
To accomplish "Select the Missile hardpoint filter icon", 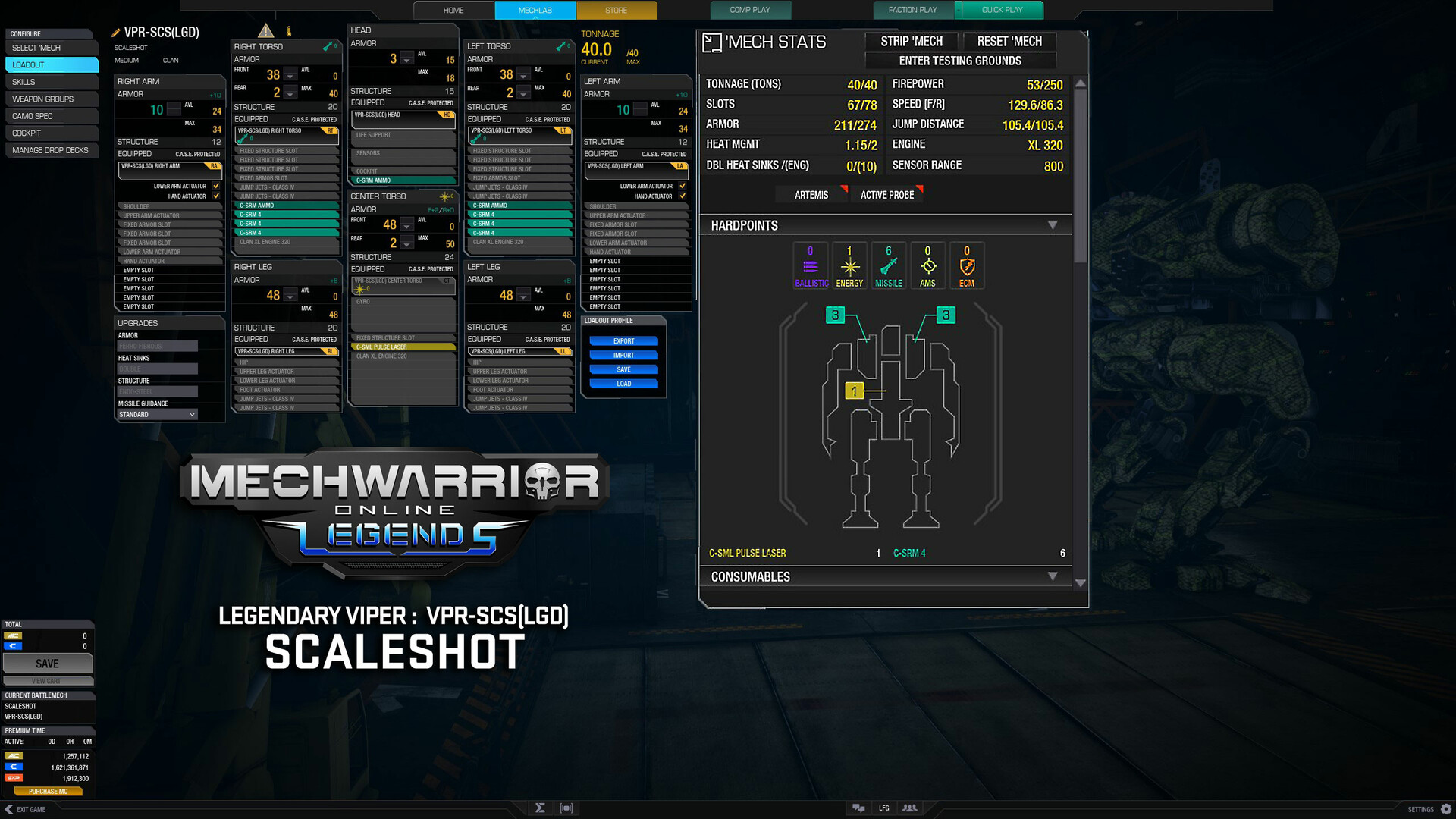I will 888,265.
